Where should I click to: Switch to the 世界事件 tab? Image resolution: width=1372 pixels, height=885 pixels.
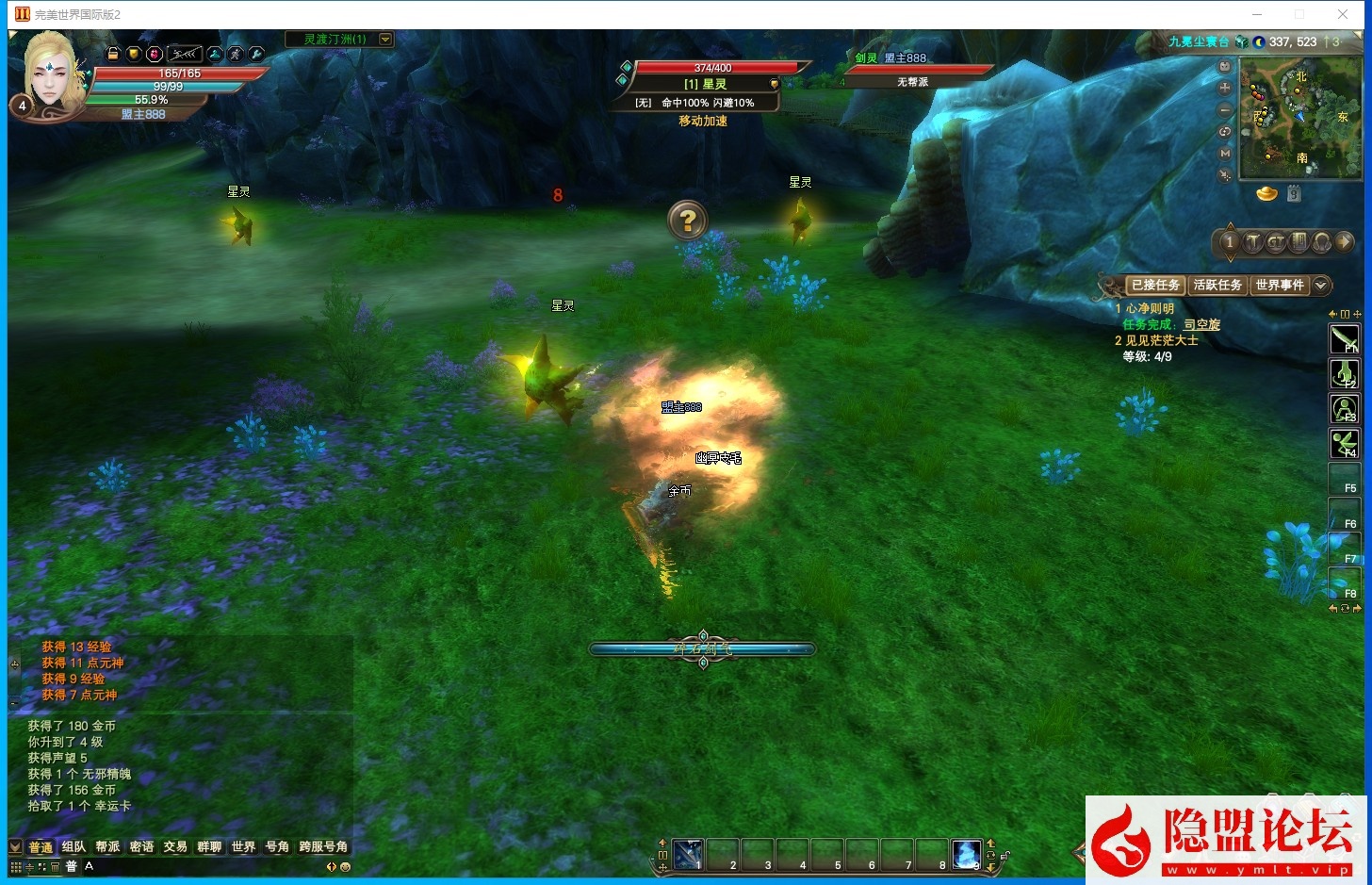coord(1279,285)
